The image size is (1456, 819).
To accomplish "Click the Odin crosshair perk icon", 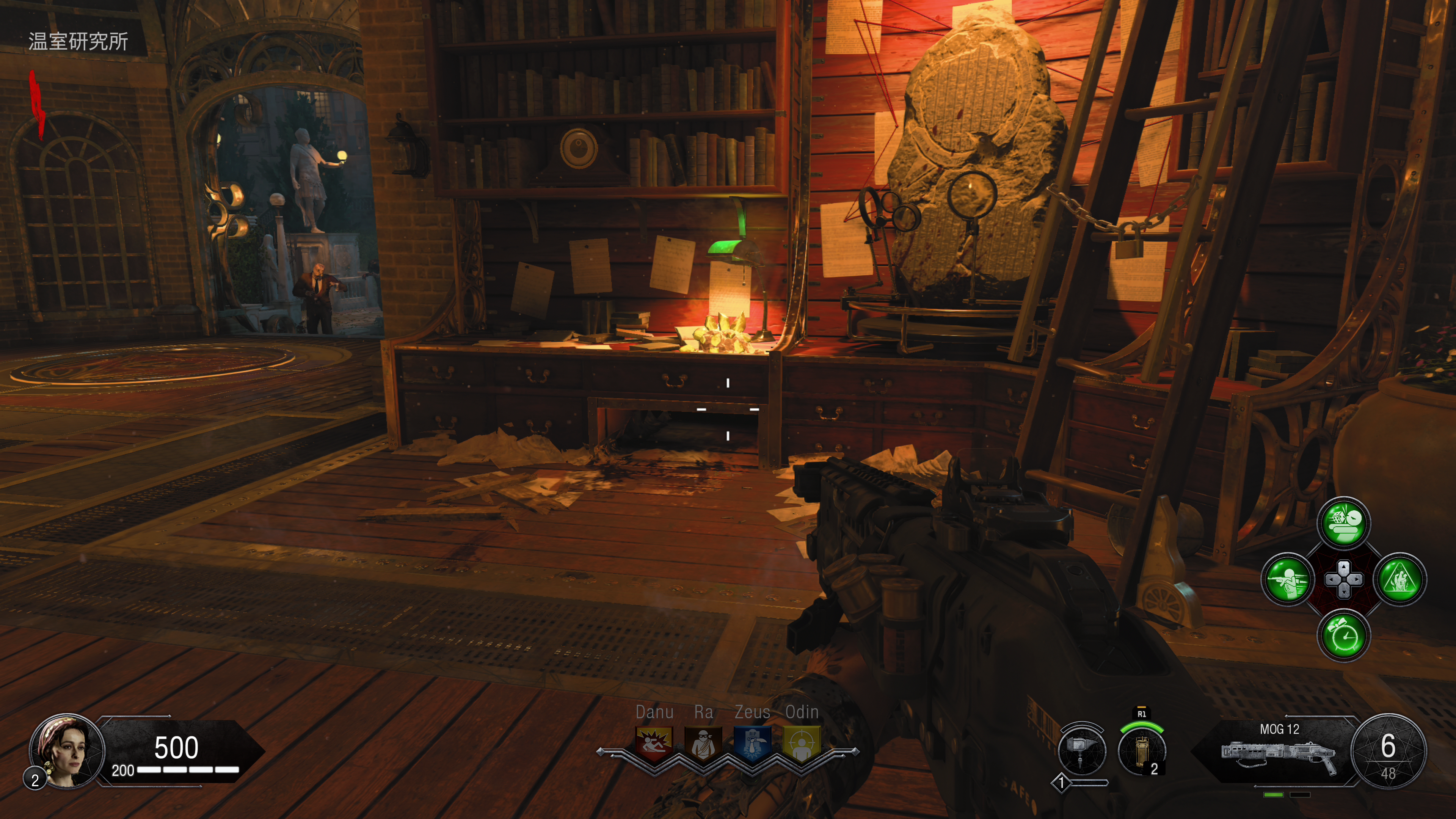I will (x=802, y=744).
